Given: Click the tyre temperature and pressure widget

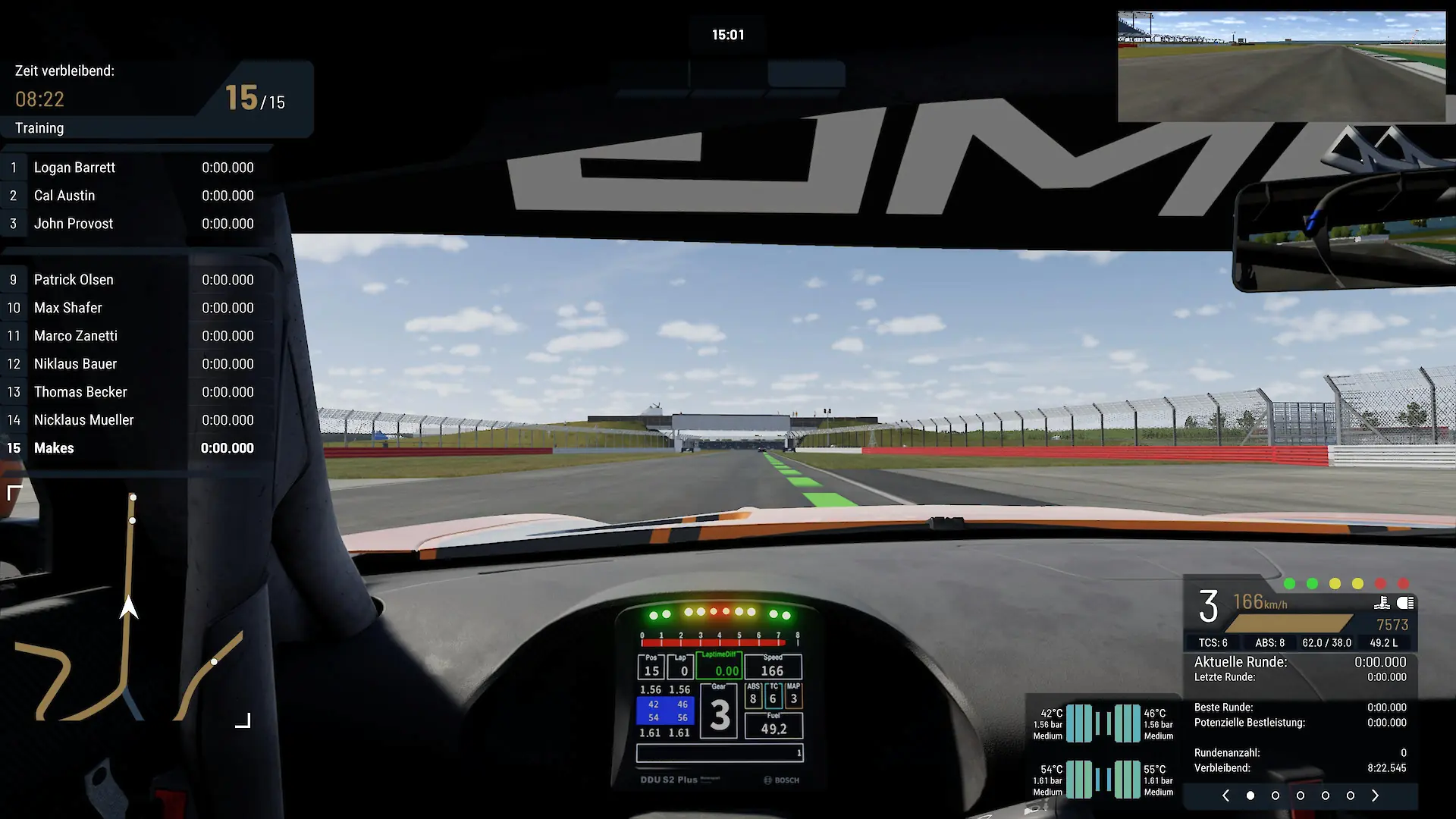Looking at the screenshot, I should coord(1103,752).
